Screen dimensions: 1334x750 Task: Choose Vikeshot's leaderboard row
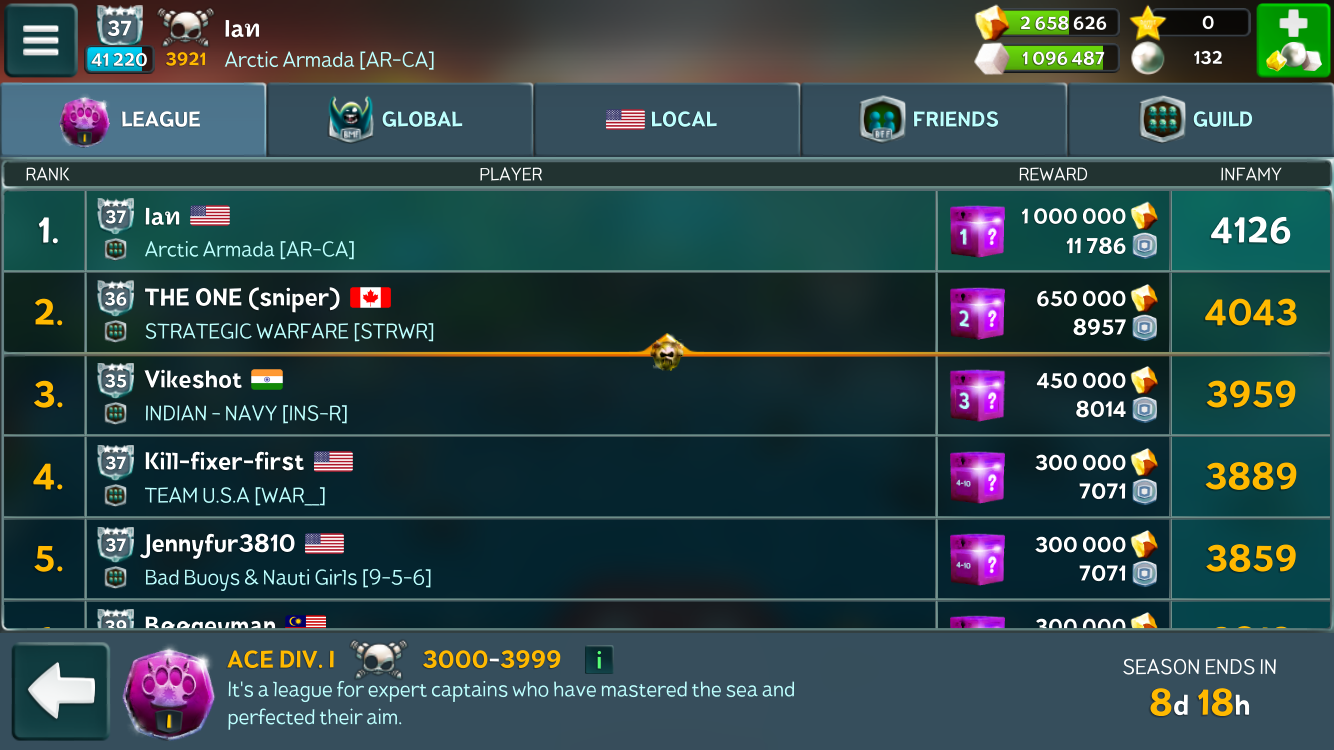pos(510,395)
